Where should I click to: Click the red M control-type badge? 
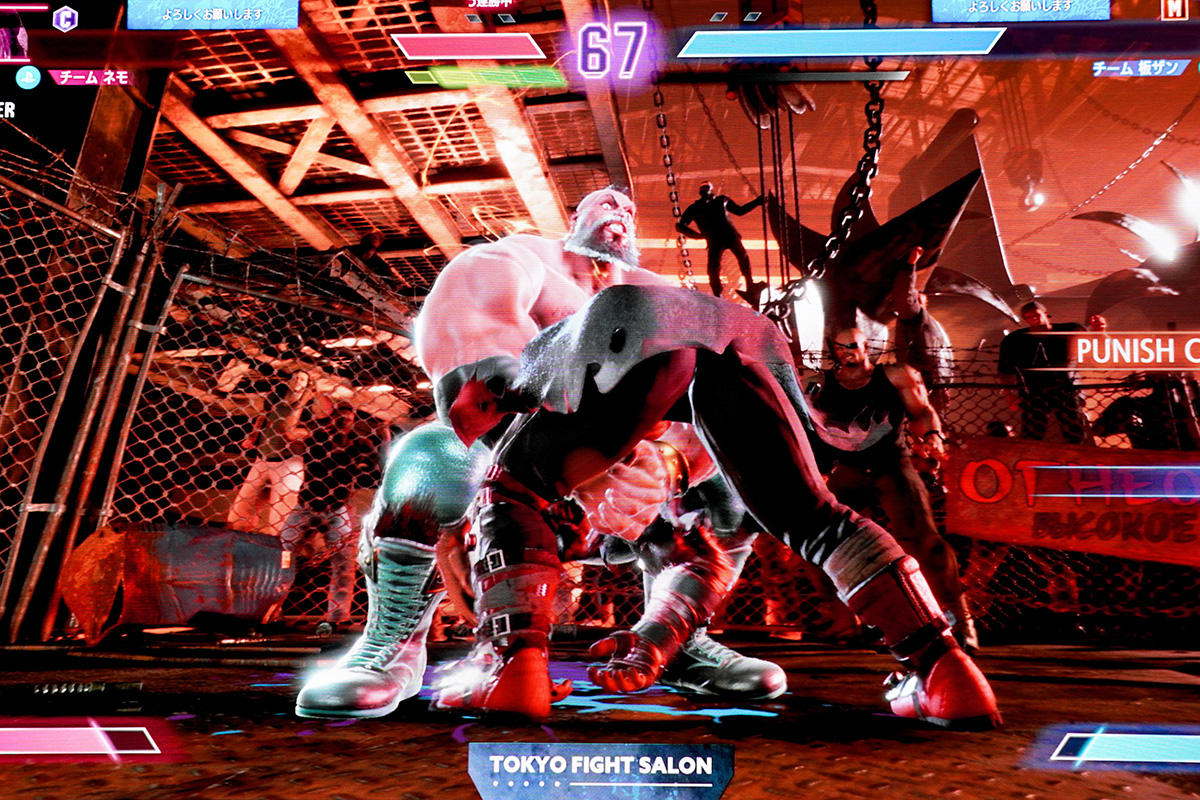click(1173, 8)
